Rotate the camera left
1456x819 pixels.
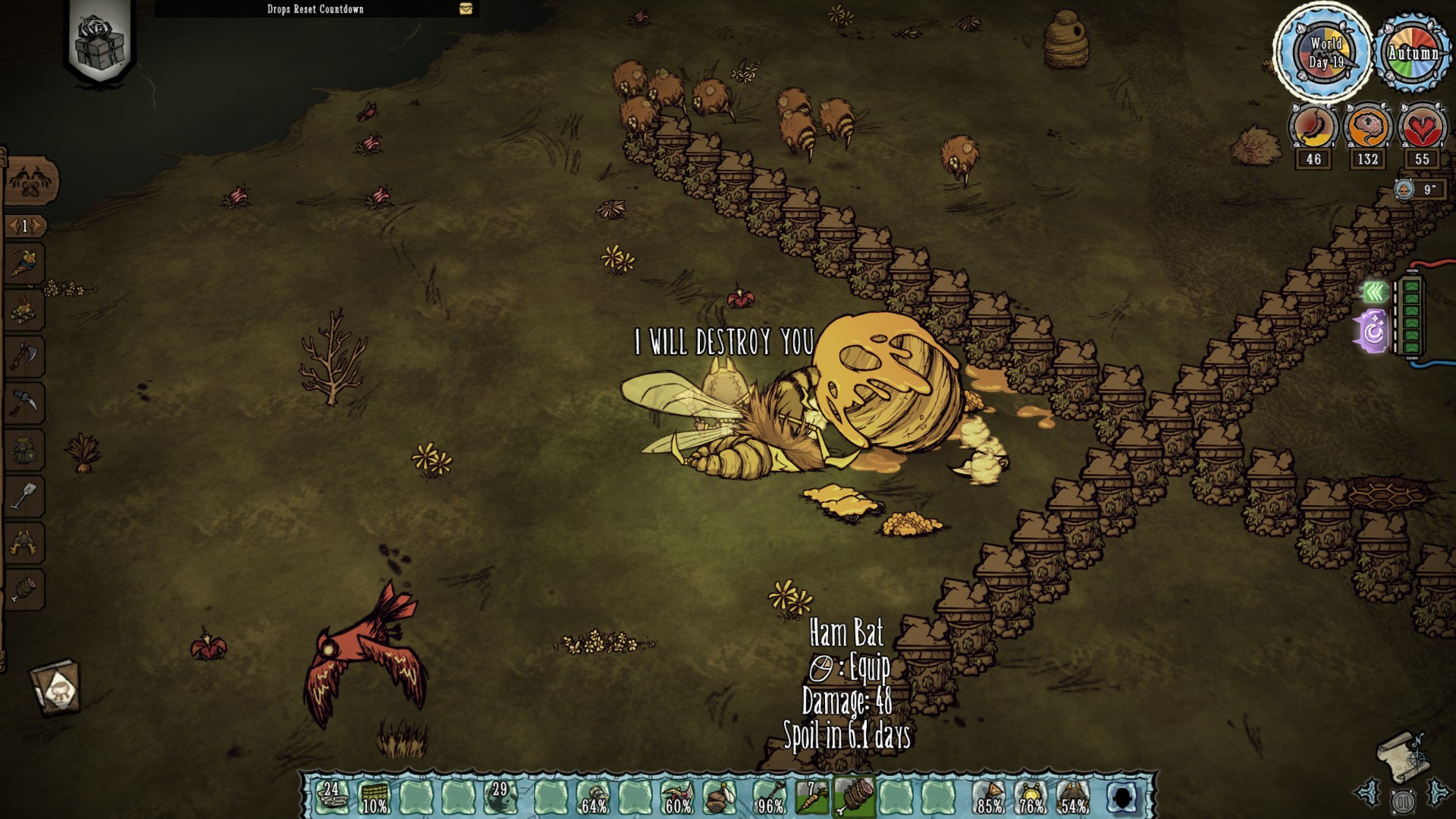(x=1370, y=793)
